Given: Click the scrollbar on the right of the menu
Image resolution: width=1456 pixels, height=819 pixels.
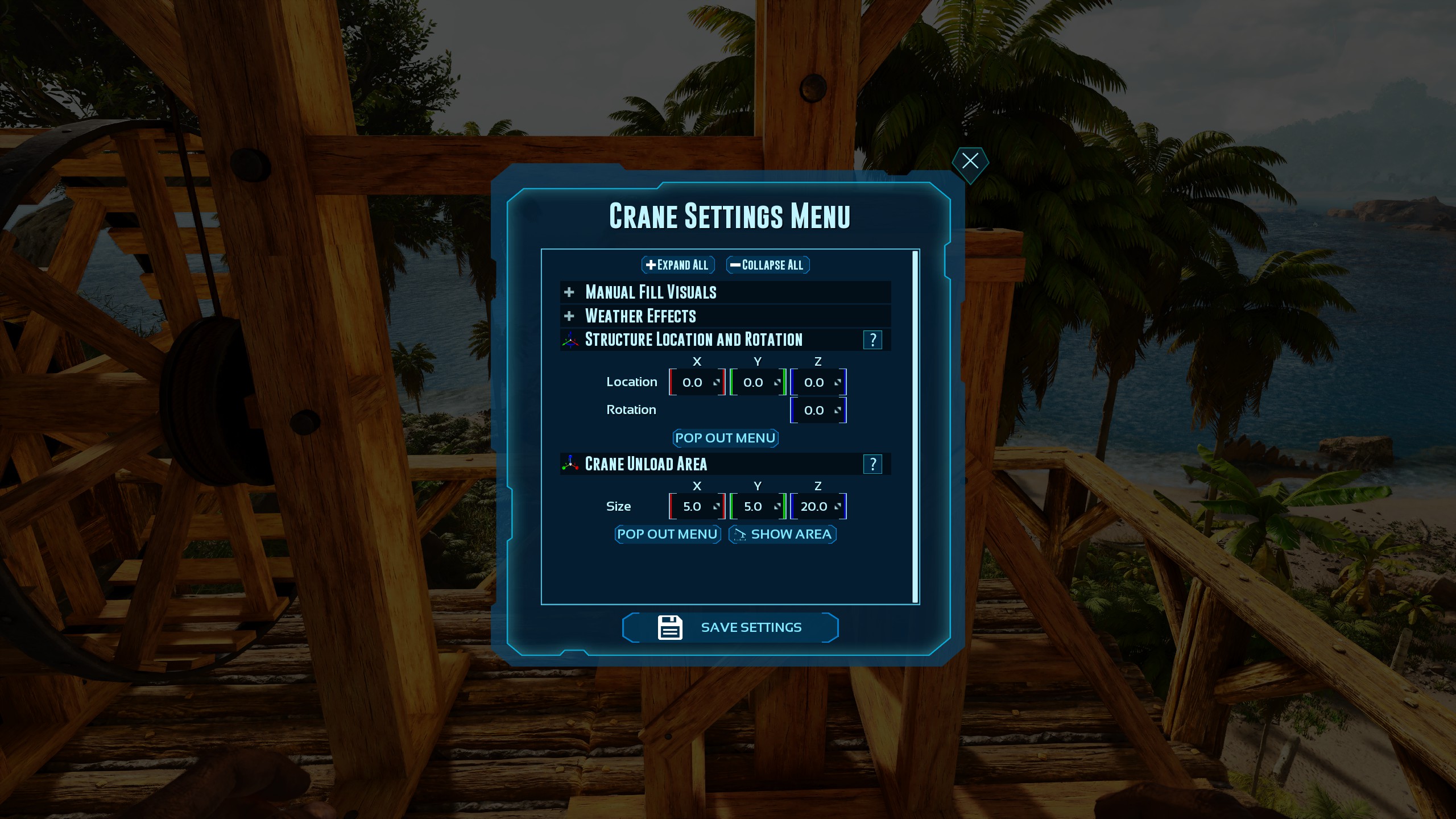Looking at the screenshot, I should coord(915,427).
